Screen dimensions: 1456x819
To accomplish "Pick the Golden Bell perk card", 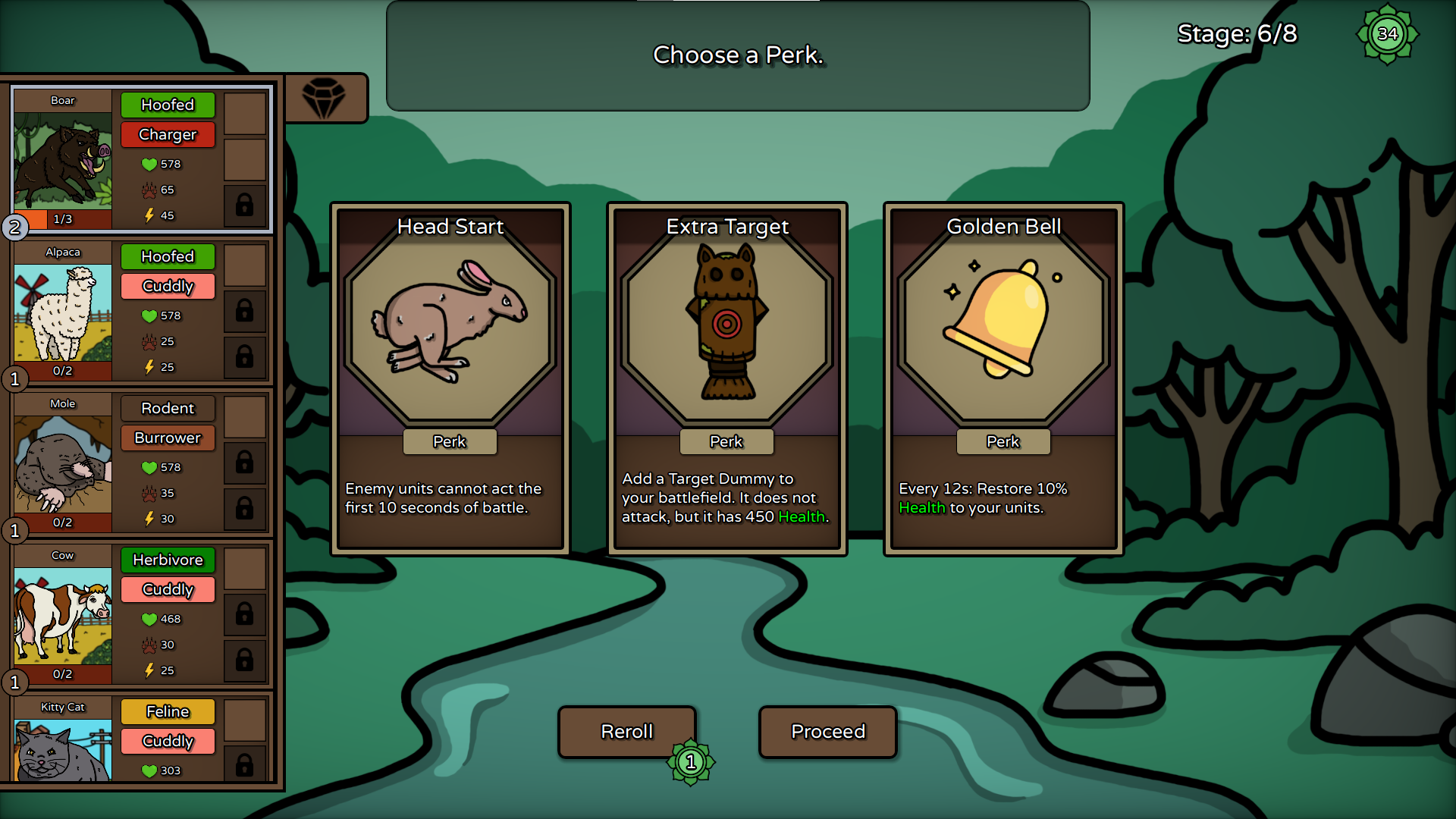I will point(1003,378).
